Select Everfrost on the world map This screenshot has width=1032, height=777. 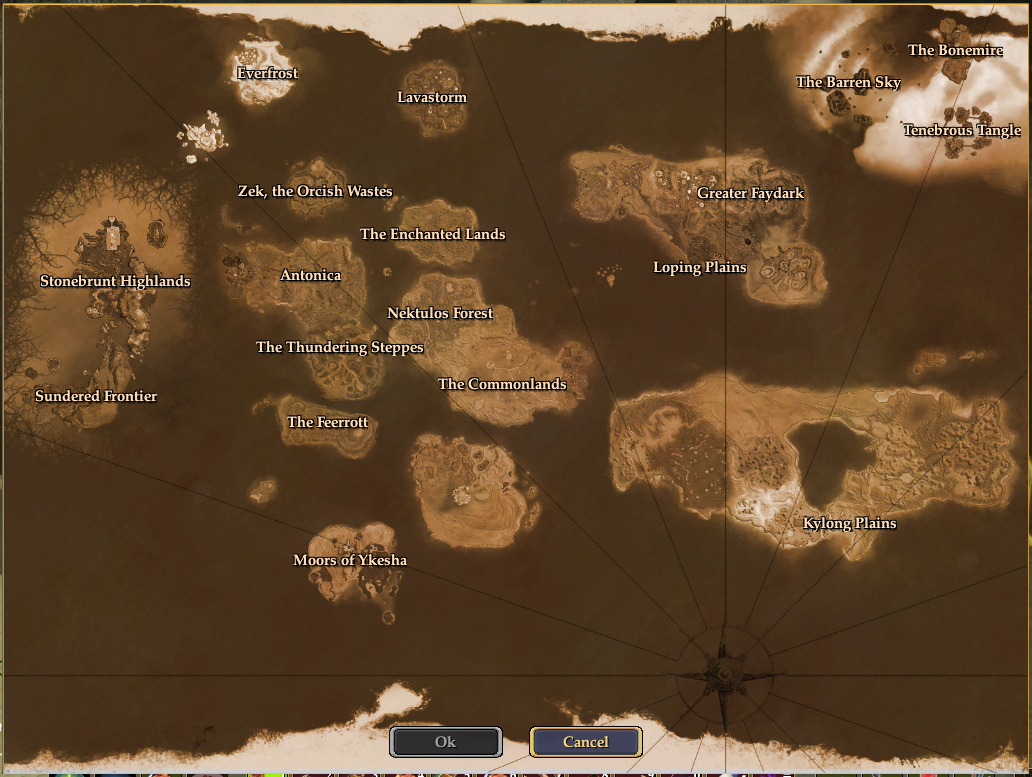pos(267,73)
